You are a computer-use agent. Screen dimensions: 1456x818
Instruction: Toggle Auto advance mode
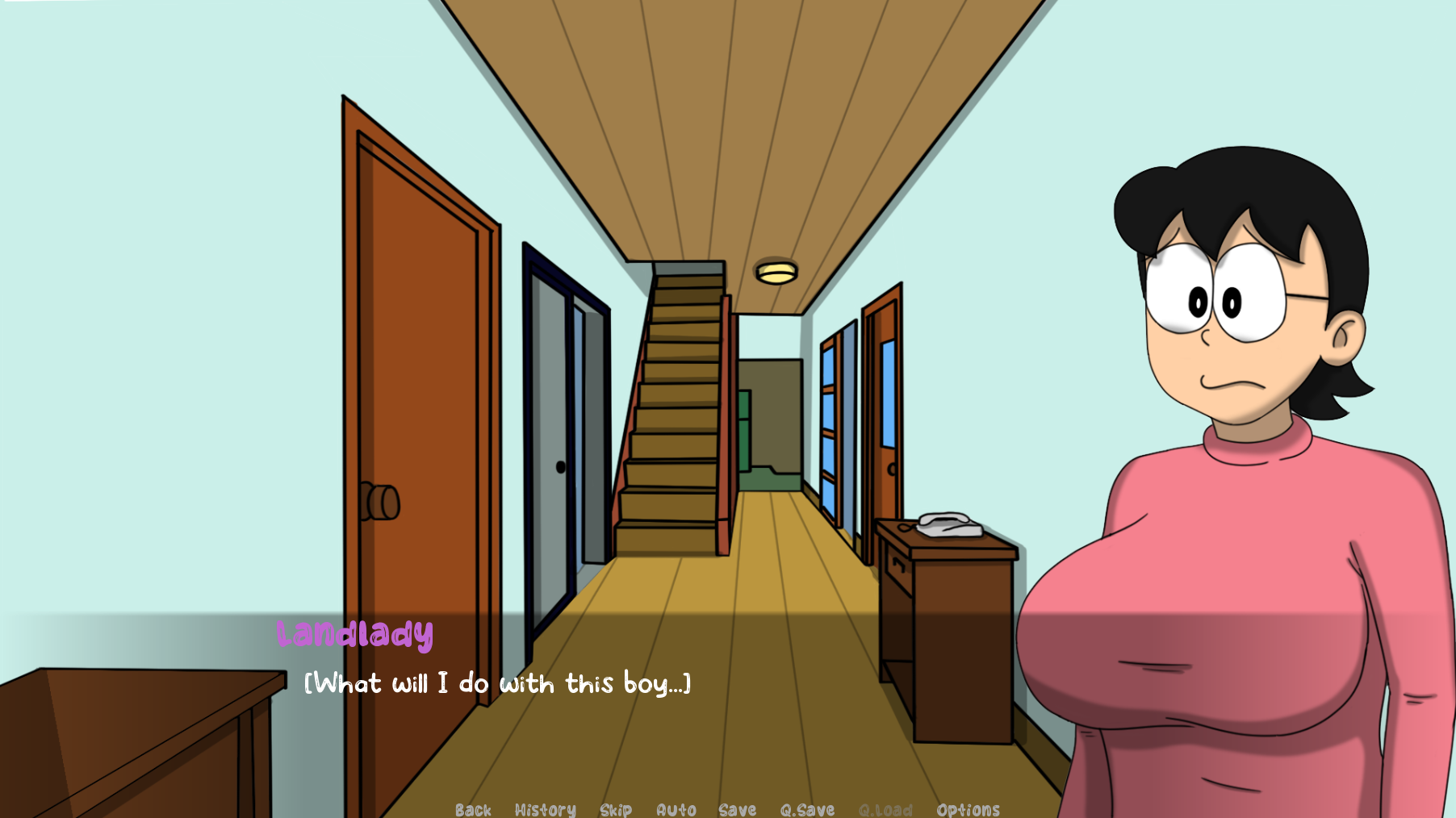pyautogui.click(x=675, y=809)
